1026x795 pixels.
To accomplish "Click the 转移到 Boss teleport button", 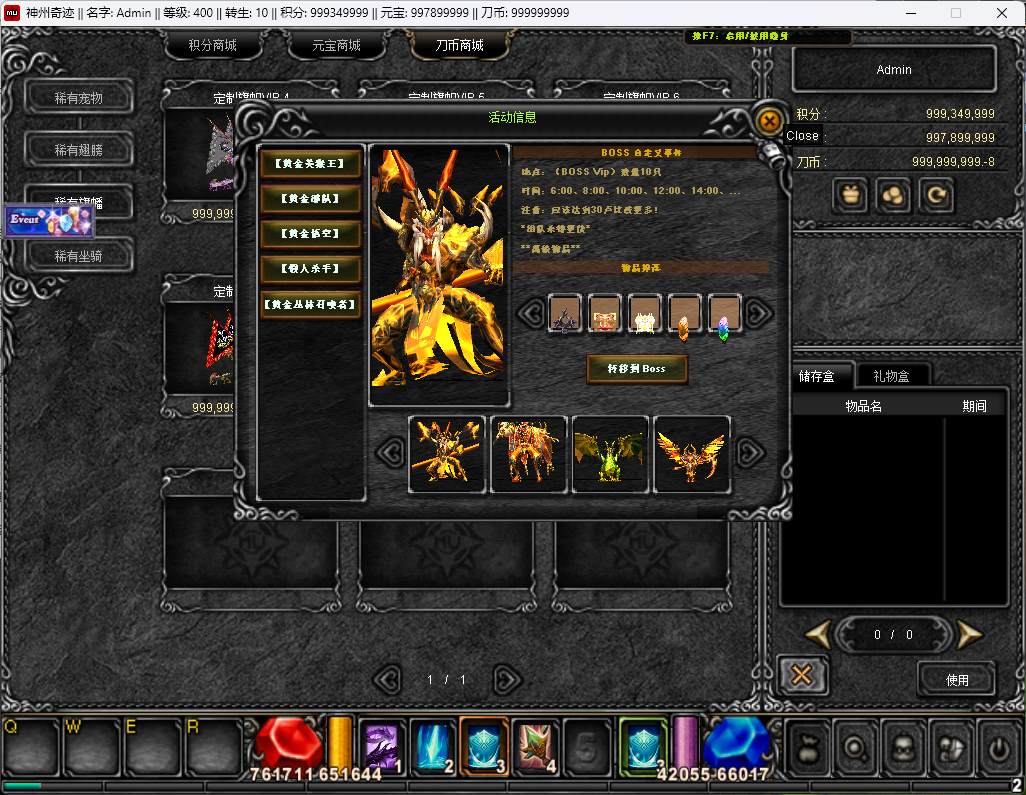I will tap(636, 368).
